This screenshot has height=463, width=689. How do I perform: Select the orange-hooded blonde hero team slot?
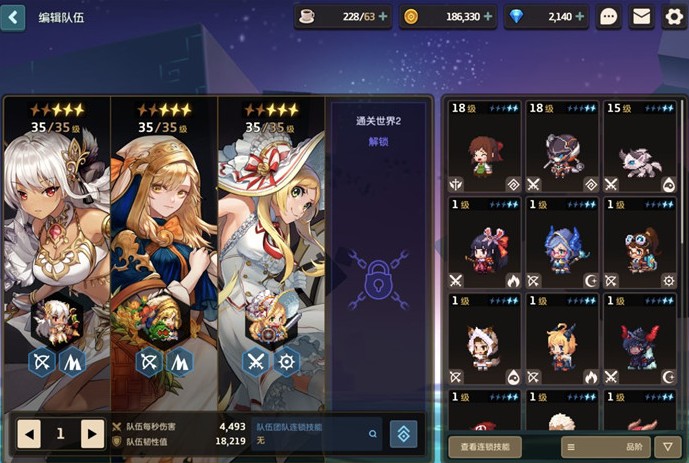pos(164,240)
